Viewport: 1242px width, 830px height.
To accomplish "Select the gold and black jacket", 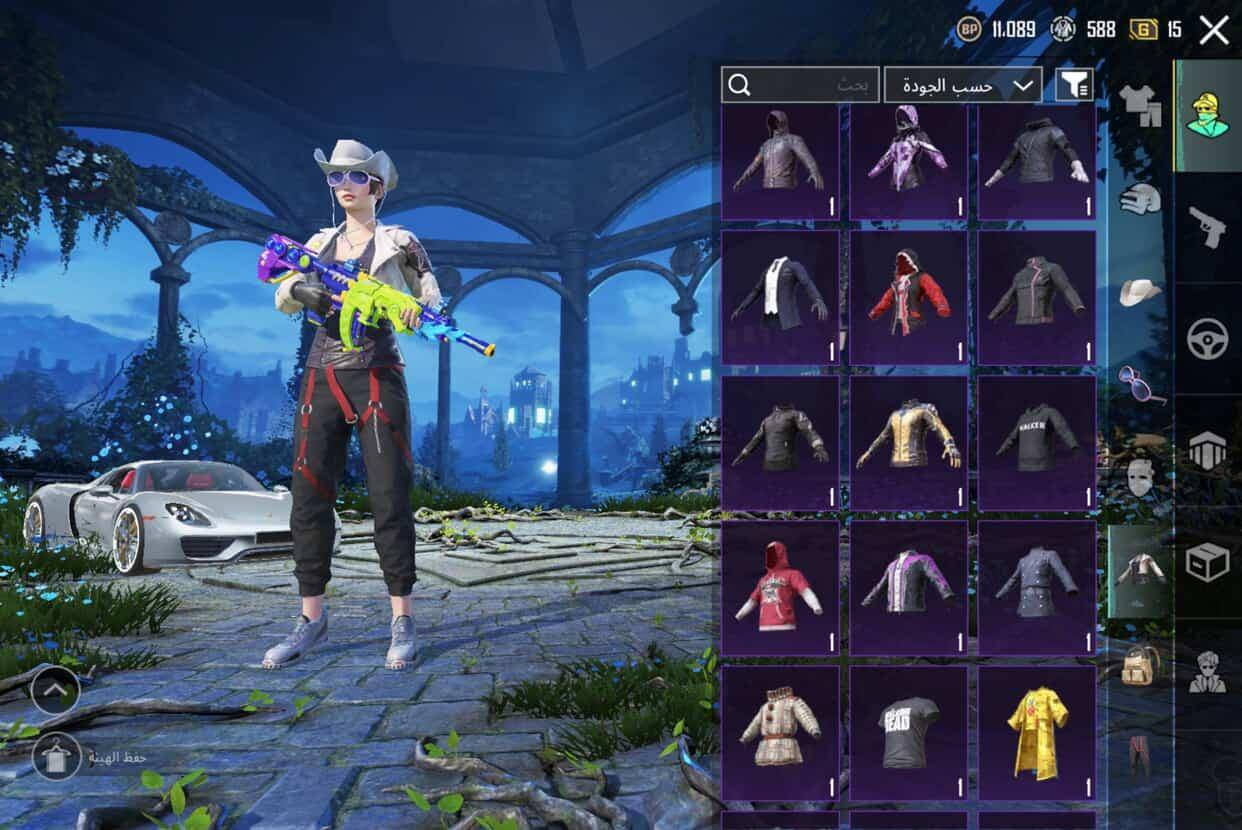I will pos(908,442).
